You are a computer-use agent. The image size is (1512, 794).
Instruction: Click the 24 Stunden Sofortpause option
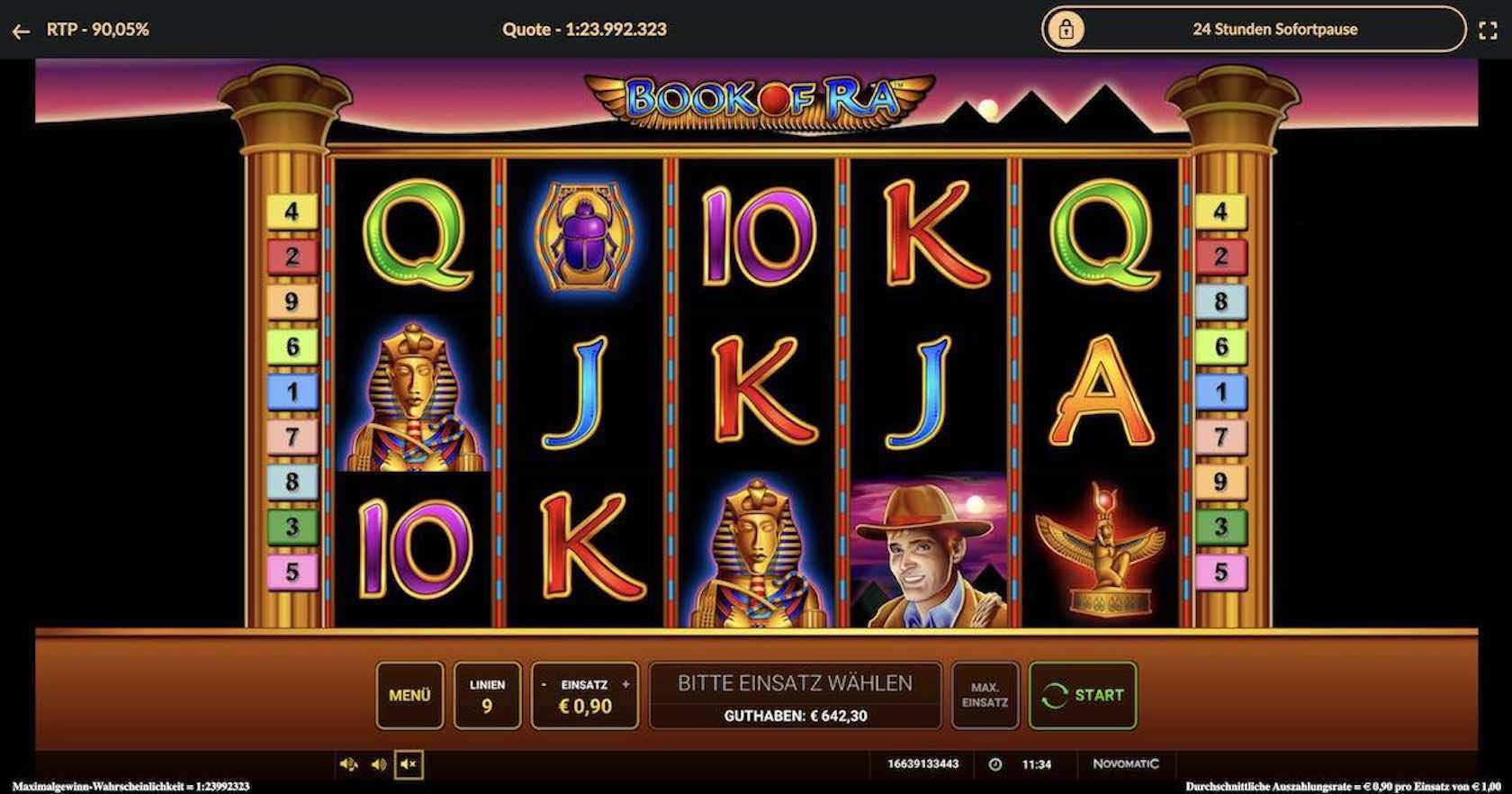point(1274,28)
